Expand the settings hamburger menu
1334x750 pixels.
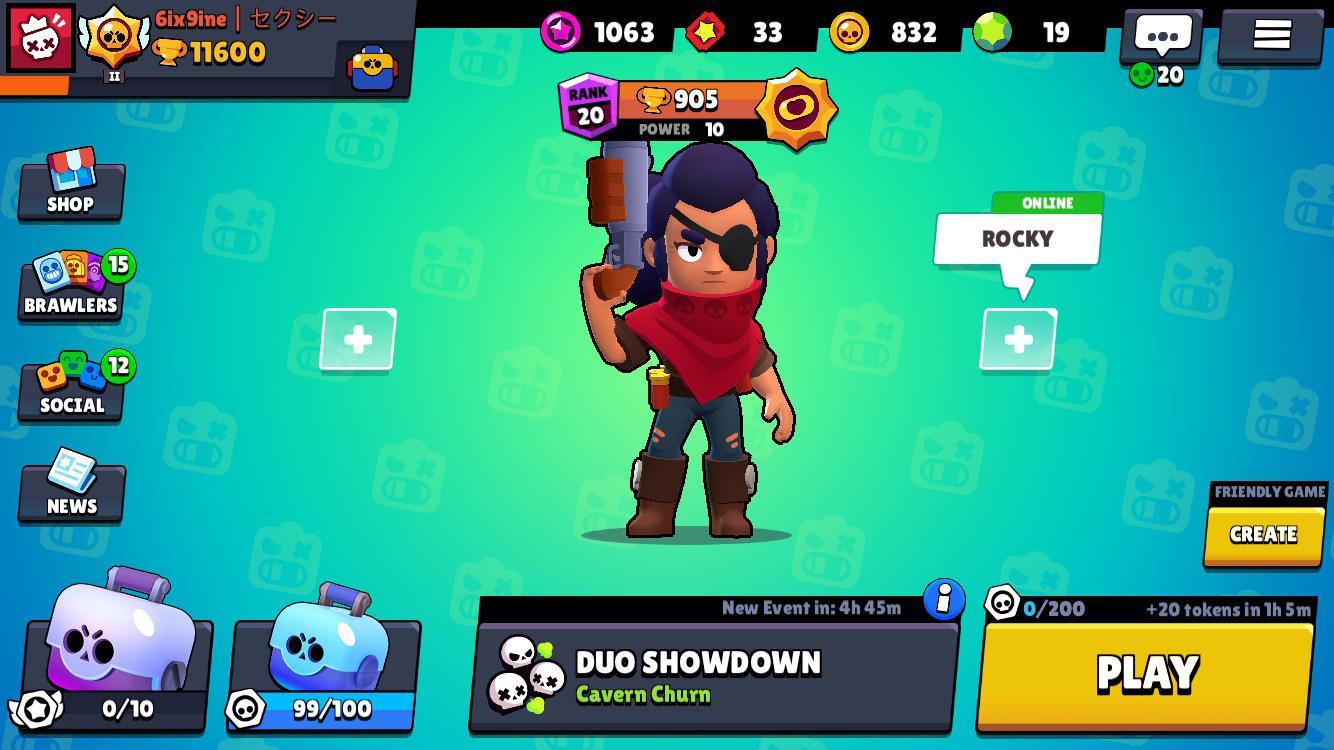(x=1270, y=32)
